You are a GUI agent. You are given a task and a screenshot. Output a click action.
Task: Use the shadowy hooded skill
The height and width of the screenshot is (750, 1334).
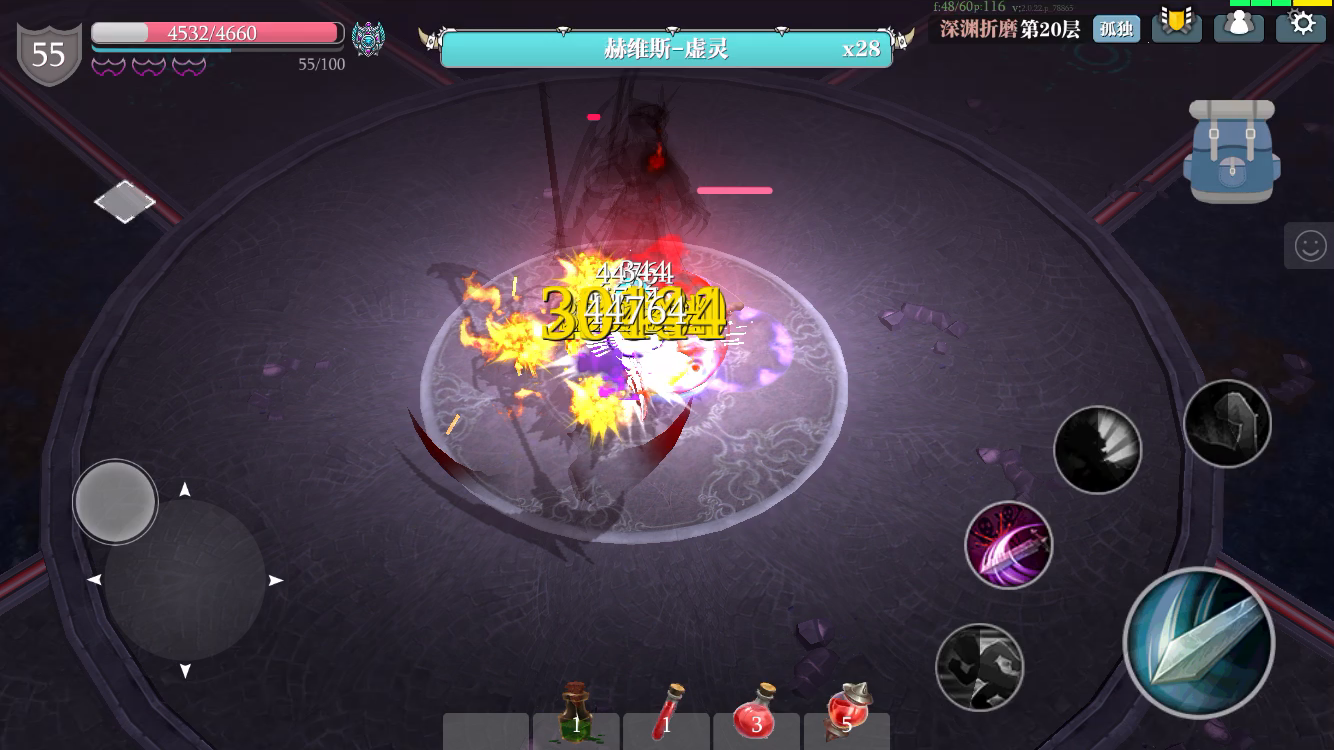pyautogui.click(x=1227, y=424)
